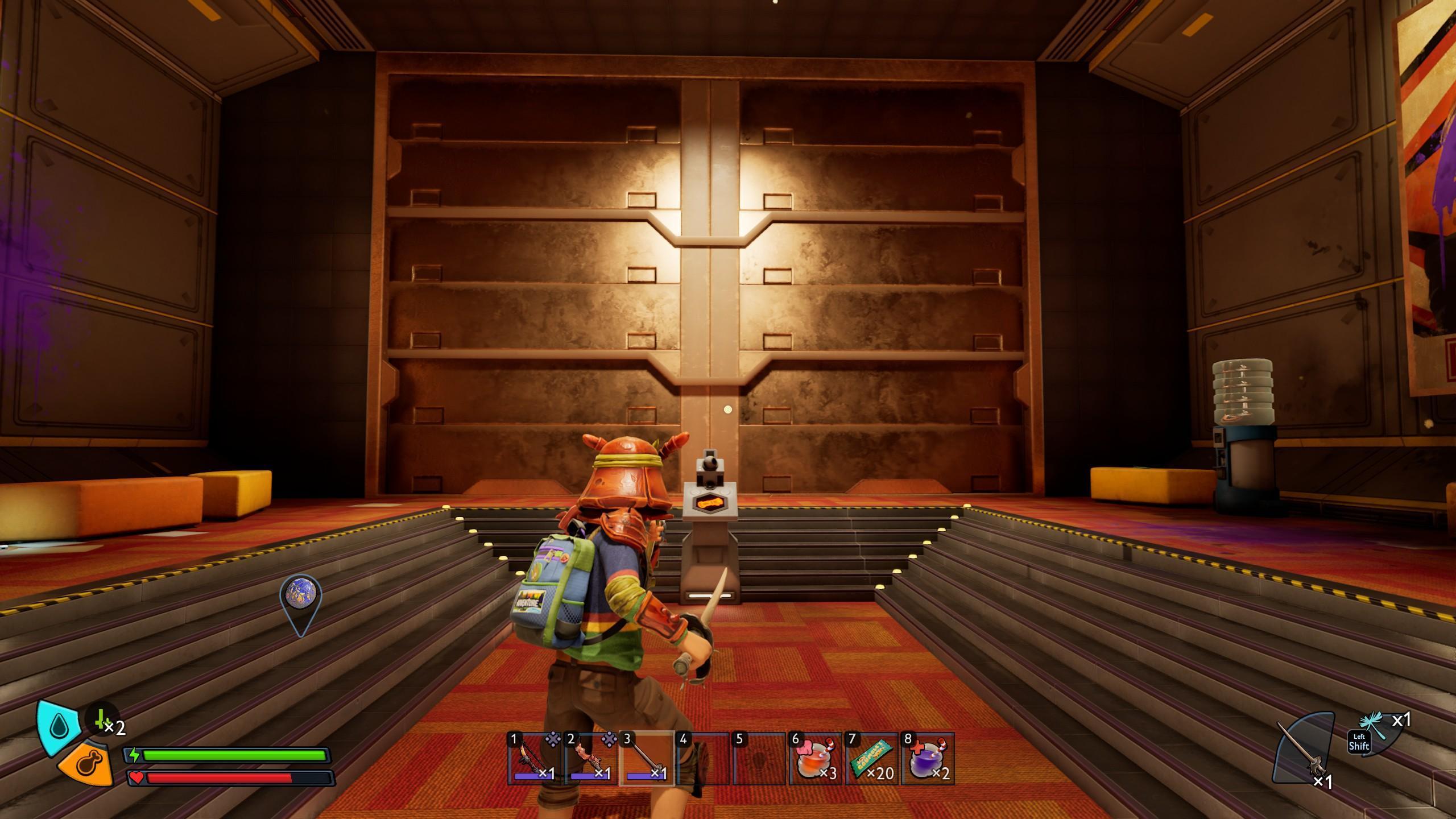The height and width of the screenshot is (819, 1456).
Task: Select the rapier in hotbar slot 3
Action: 646,759
